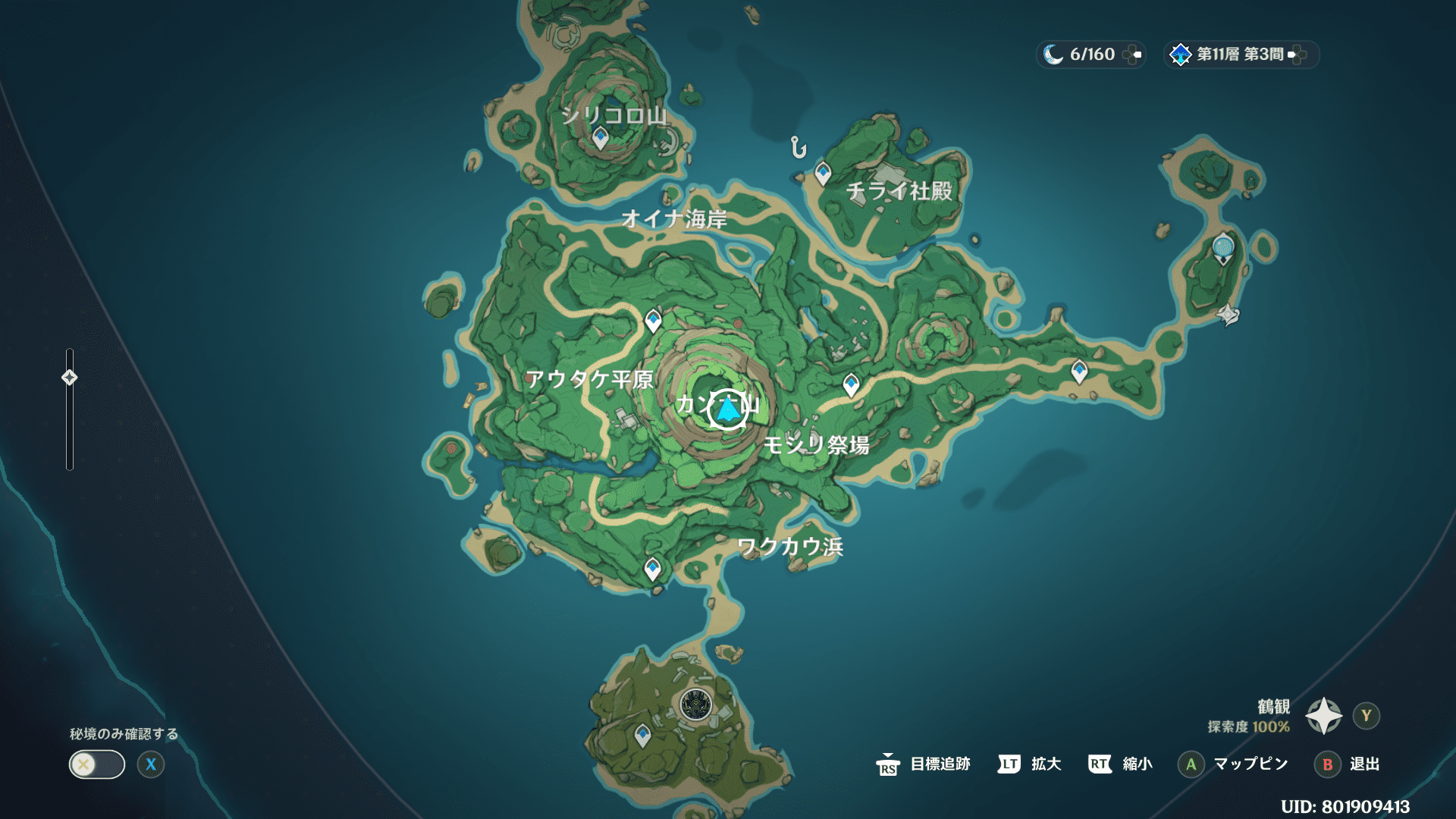Choose the waypoint south of ワクカウ浜 label

pyautogui.click(x=652, y=568)
